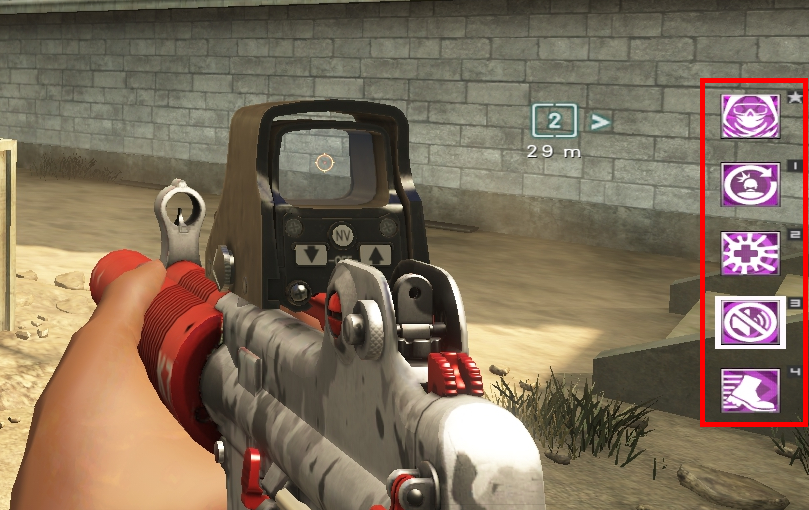Activate the circular arrow respawn ability
The height and width of the screenshot is (510, 809).
tap(750, 185)
